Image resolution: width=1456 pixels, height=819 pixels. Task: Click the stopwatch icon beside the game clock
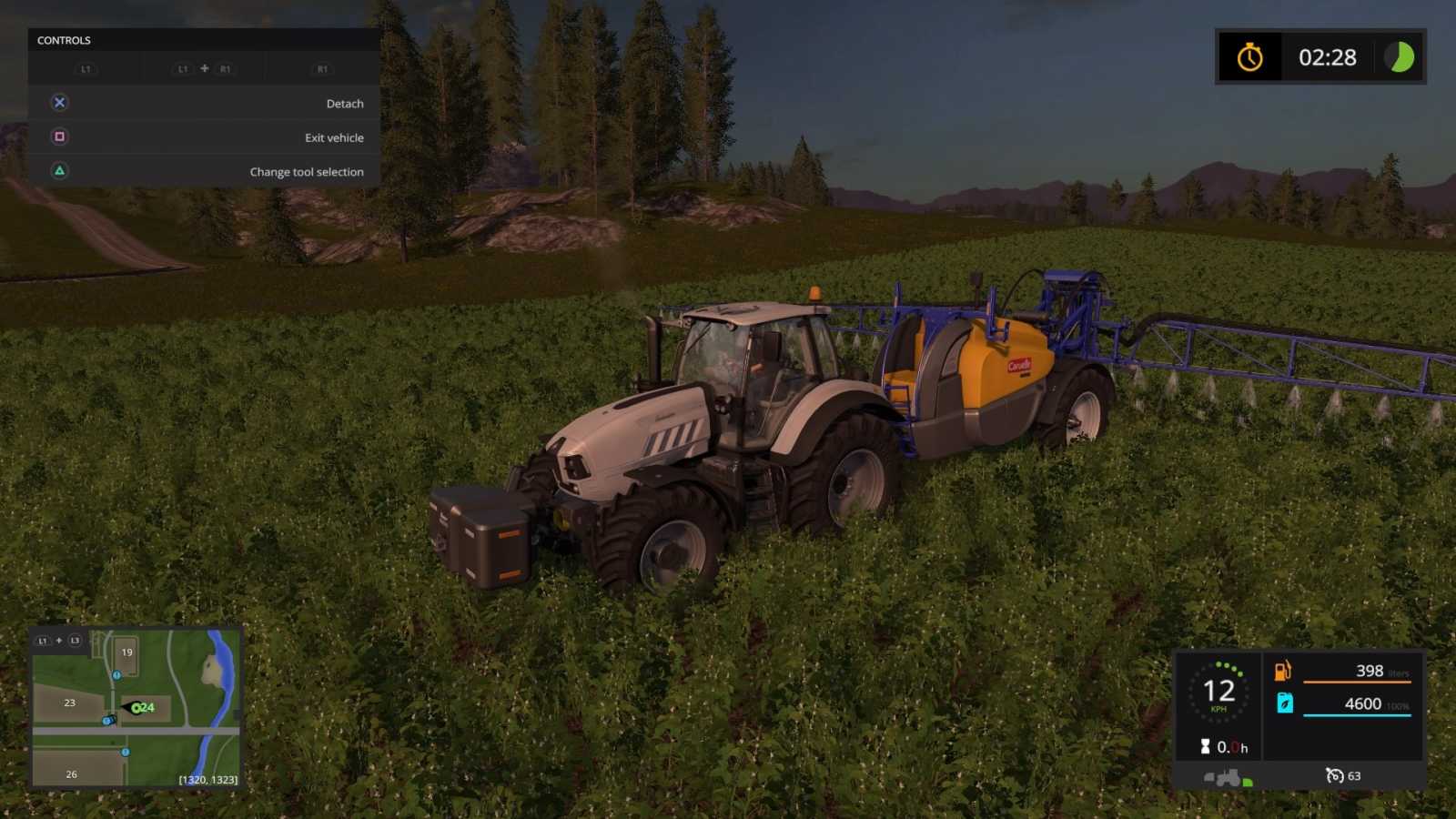(1250, 57)
